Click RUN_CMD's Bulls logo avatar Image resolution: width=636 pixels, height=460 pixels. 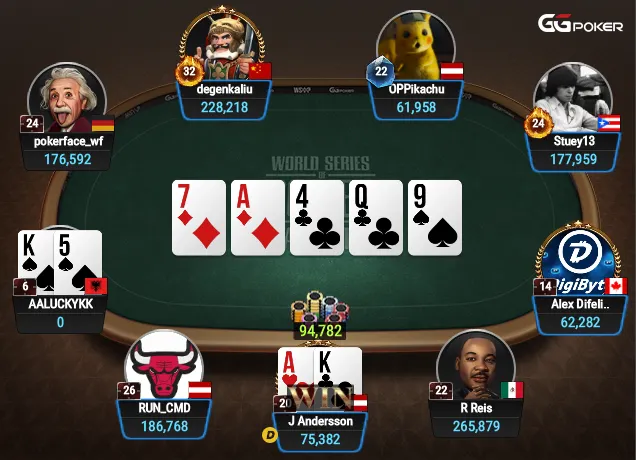(163, 368)
